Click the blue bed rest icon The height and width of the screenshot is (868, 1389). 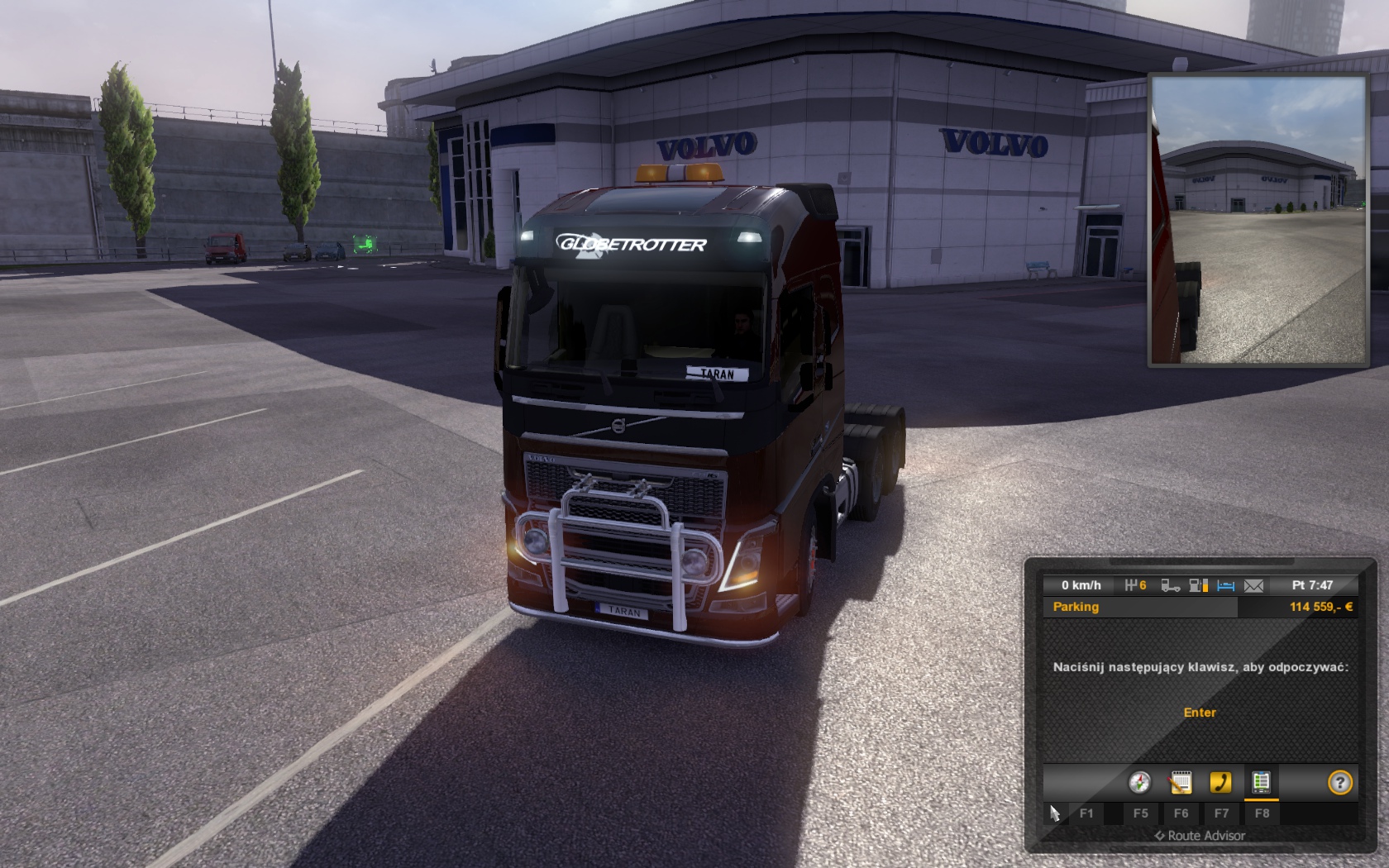(1225, 585)
